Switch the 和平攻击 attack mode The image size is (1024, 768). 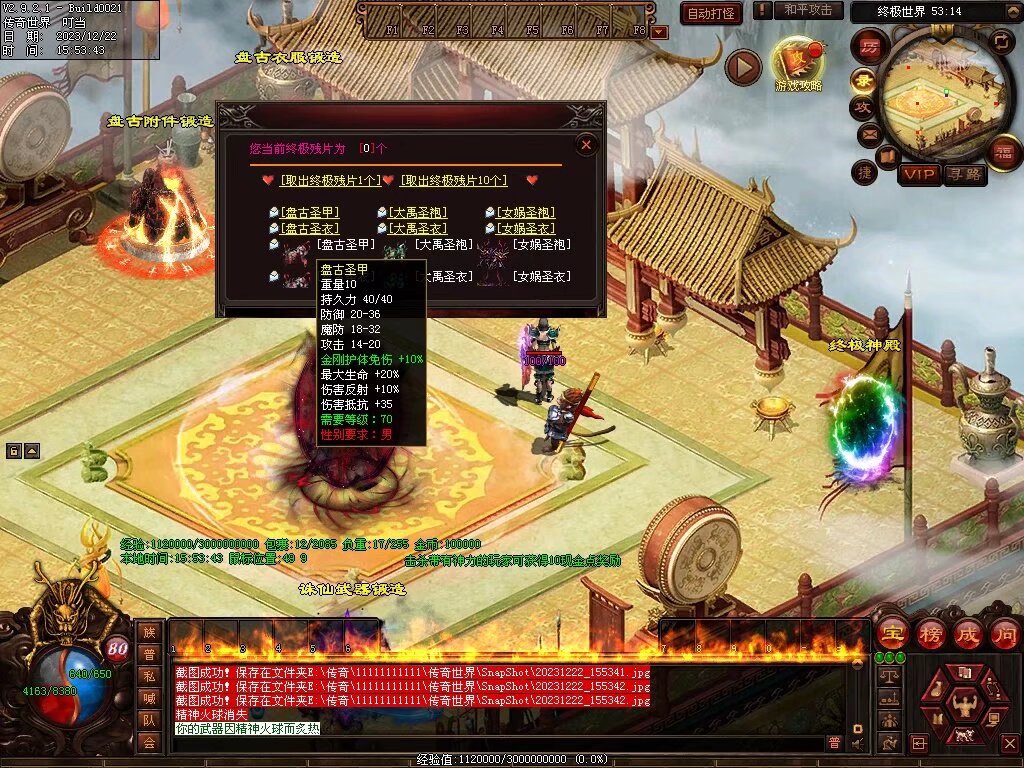click(x=808, y=10)
